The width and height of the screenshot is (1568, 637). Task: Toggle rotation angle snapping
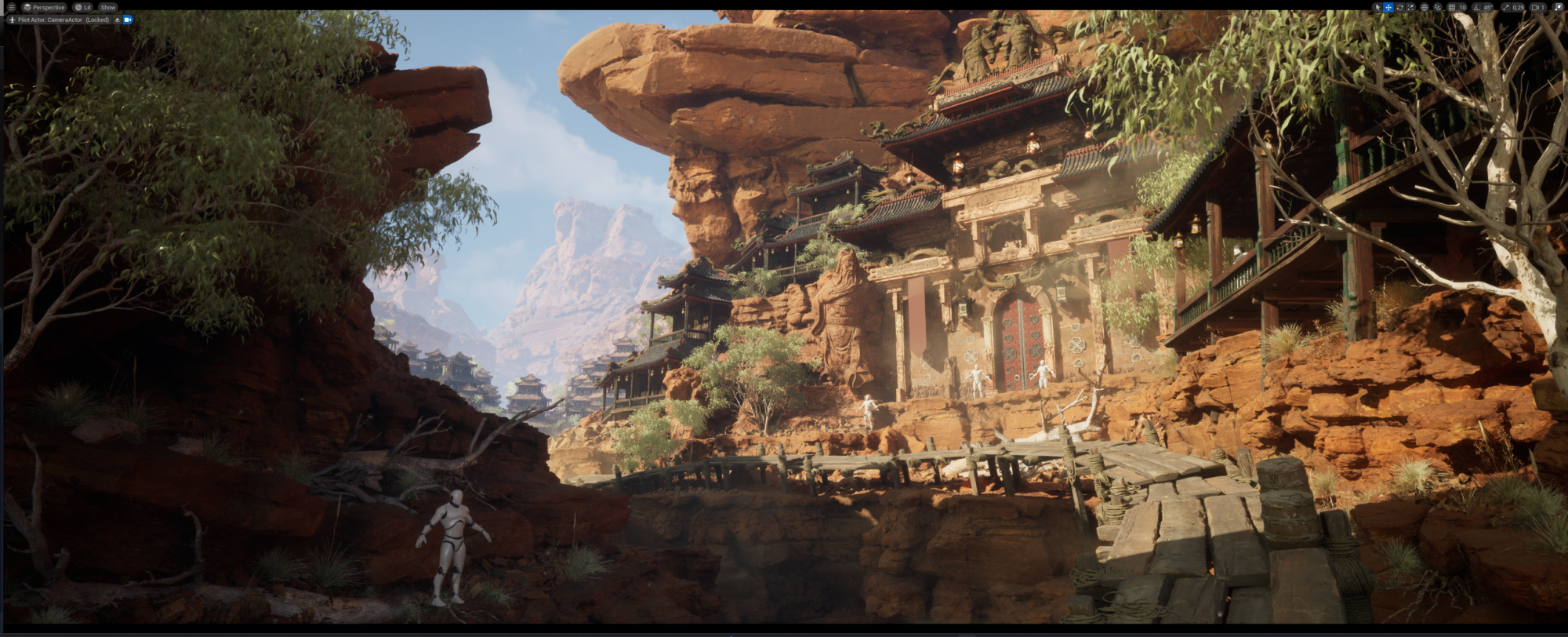1477,7
